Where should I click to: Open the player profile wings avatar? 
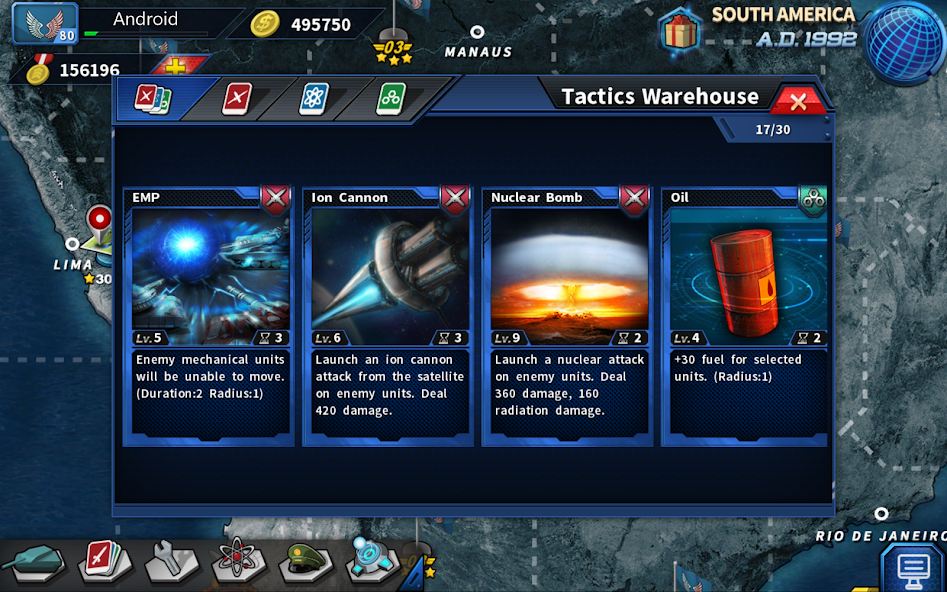coord(45,23)
